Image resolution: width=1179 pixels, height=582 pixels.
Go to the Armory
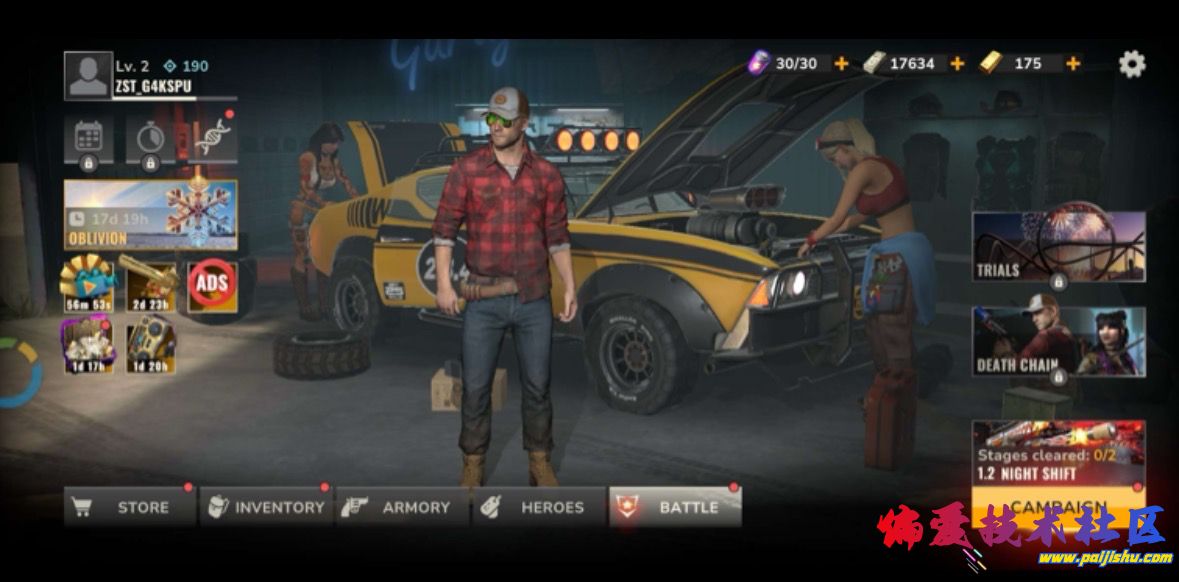click(402, 507)
